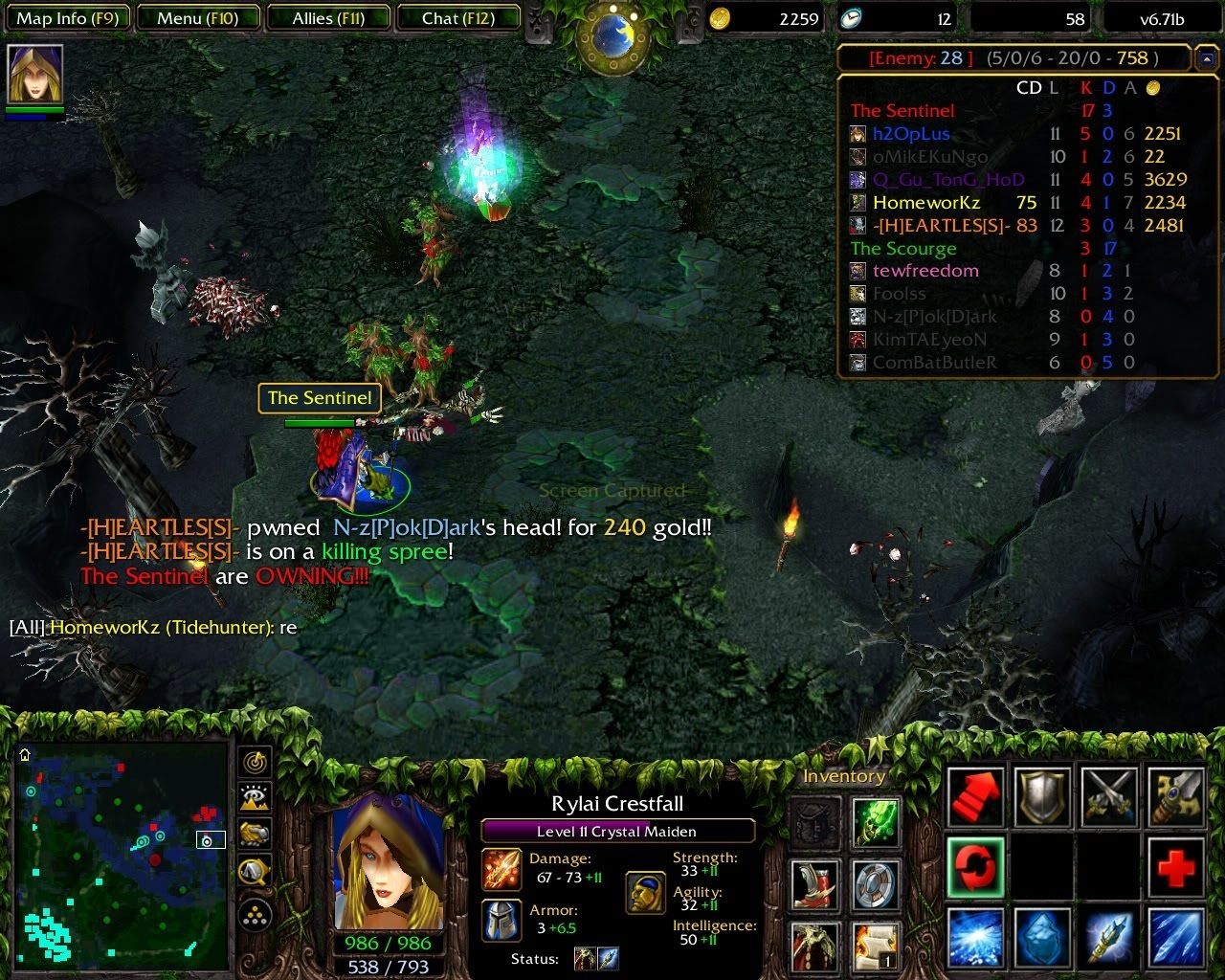Toggle the formation movement button
This screenshot has width=1225, height=980.
(254, 914)
